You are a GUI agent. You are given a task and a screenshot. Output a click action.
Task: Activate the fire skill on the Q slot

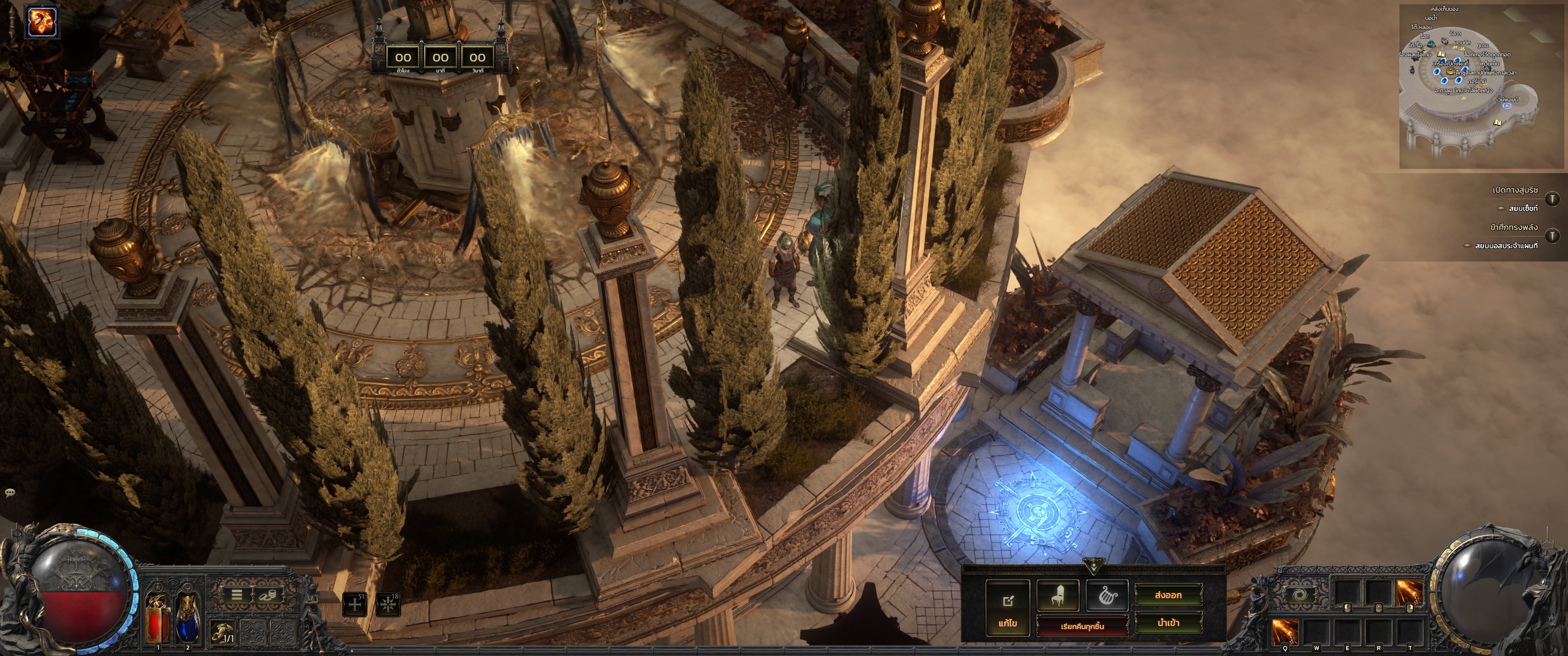(x=1285, y=632)
